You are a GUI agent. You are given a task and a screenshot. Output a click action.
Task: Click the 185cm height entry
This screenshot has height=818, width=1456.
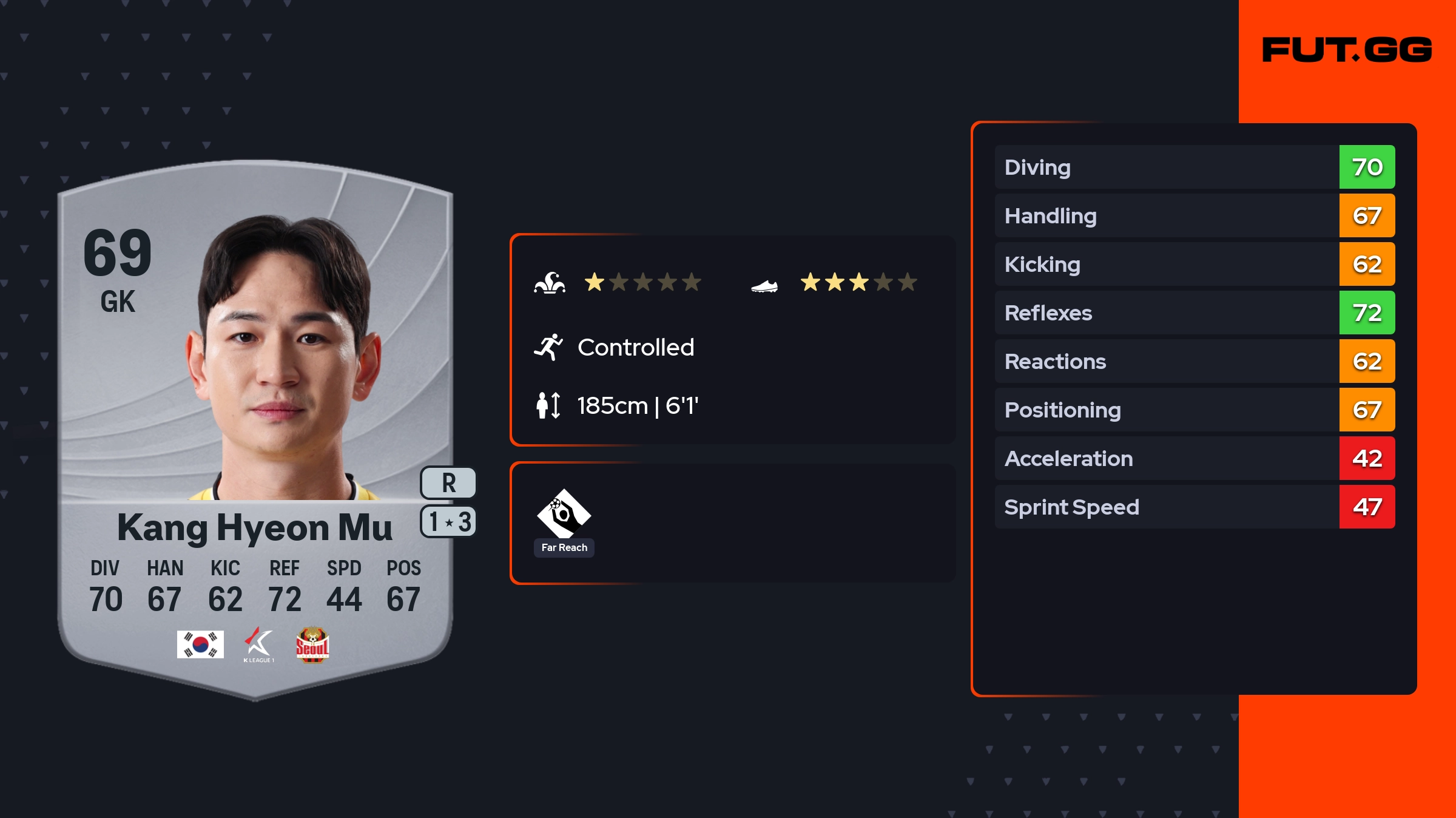click(637, 405)
